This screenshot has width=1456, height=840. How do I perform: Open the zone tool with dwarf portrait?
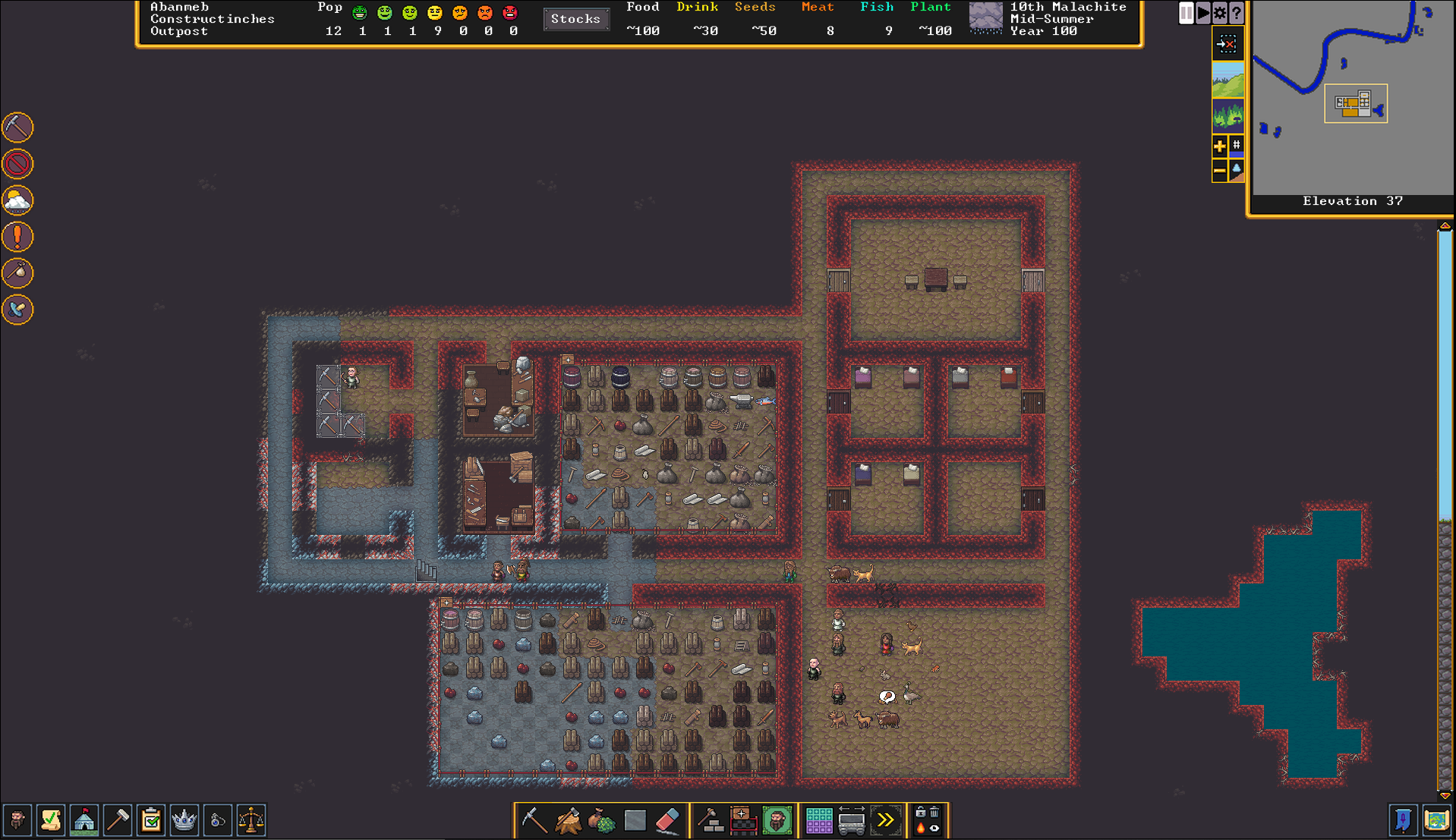777,820
